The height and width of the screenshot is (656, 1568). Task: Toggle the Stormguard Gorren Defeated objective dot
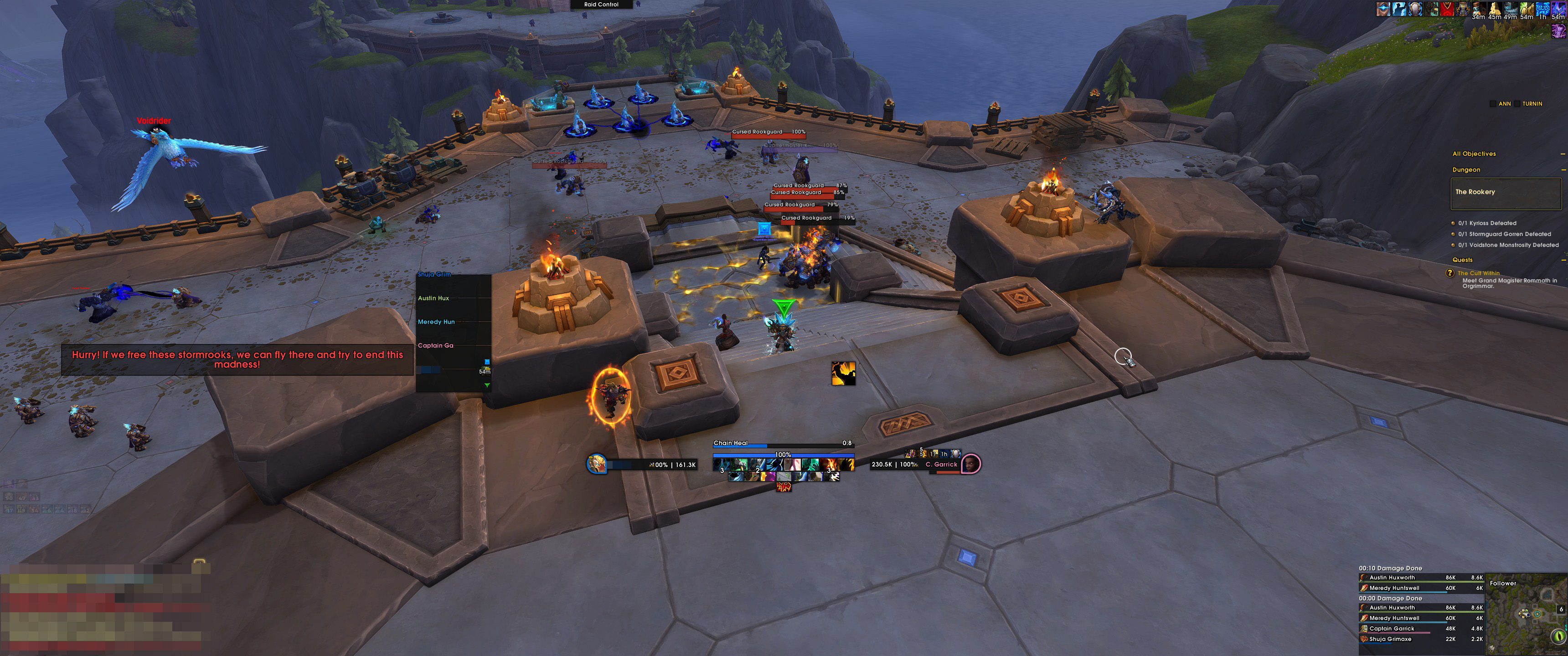(1454, 234)
